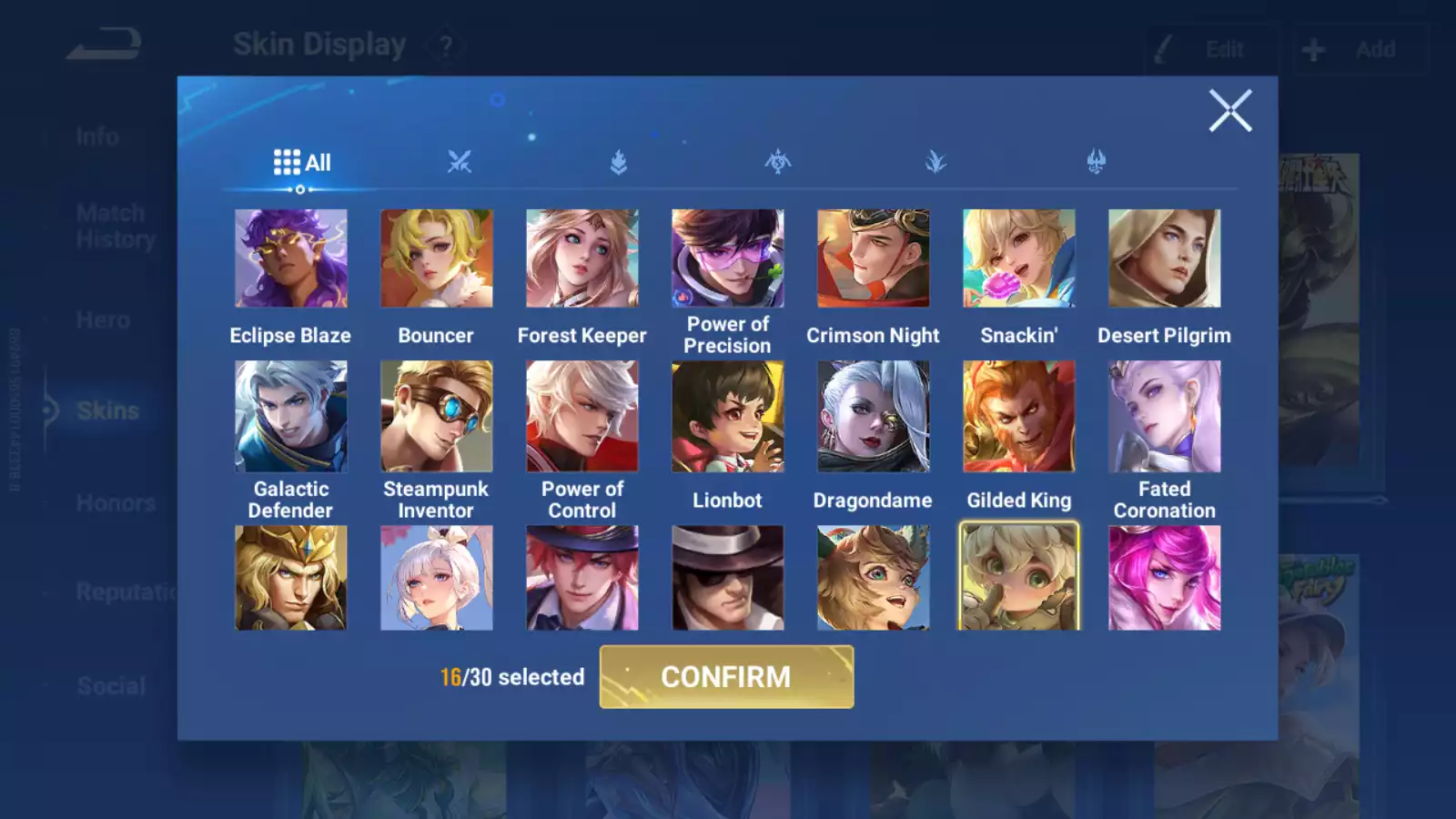Select the Tank role filter icon
Viewport: 1456px width, 819px height.
pos(617,162)
